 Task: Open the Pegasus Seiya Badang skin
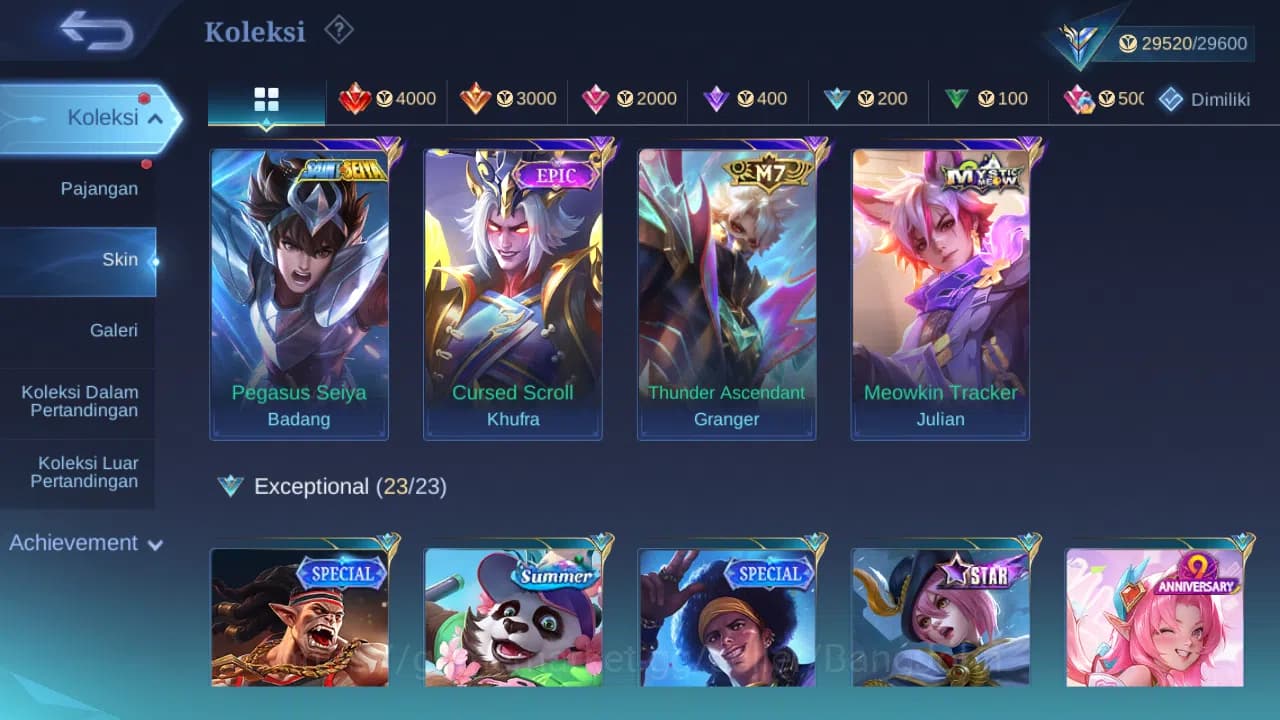pos(299,290)
